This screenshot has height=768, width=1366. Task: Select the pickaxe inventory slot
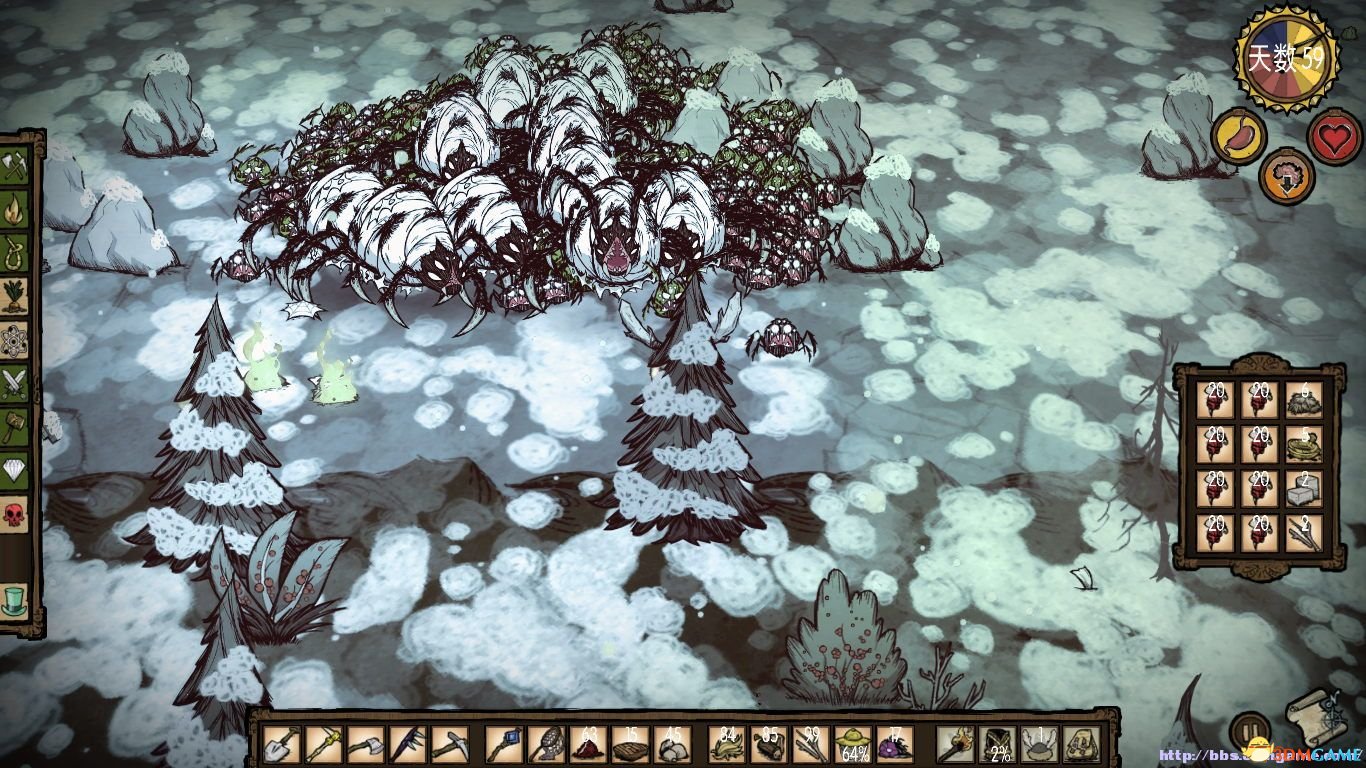(449, 744)
